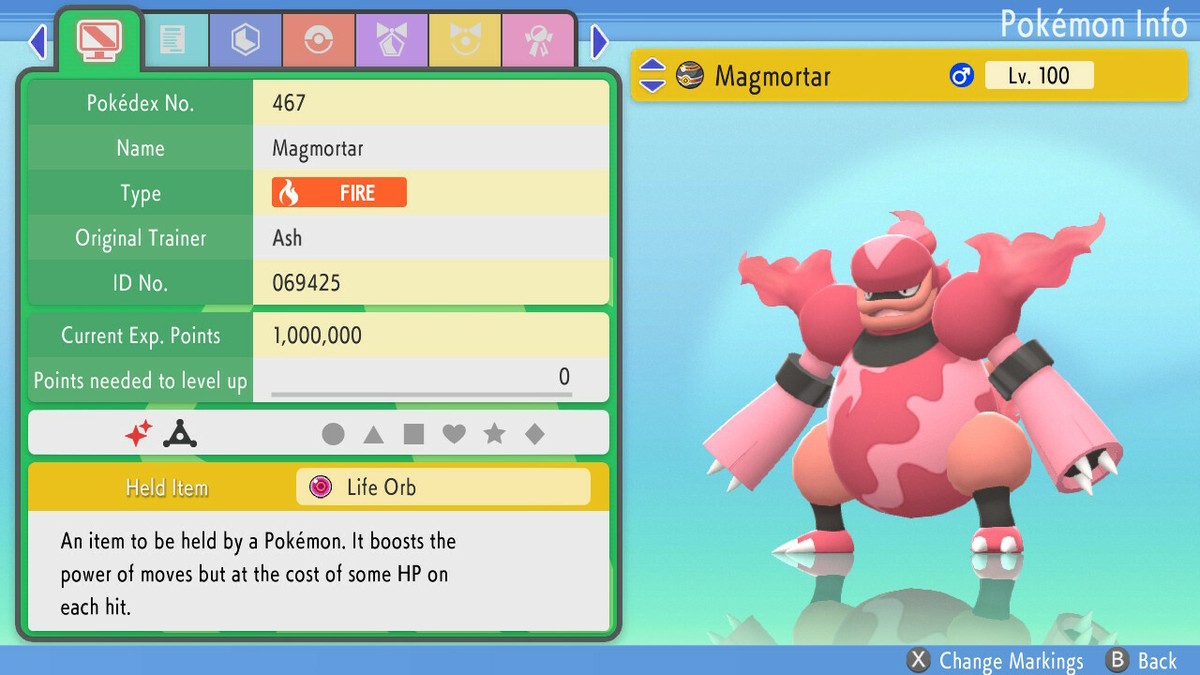Select the green Pokémon Info tab
Image resolution: width=1200 pixels, height=675 pixels.
pyautogui.click(x=99, y=40)
